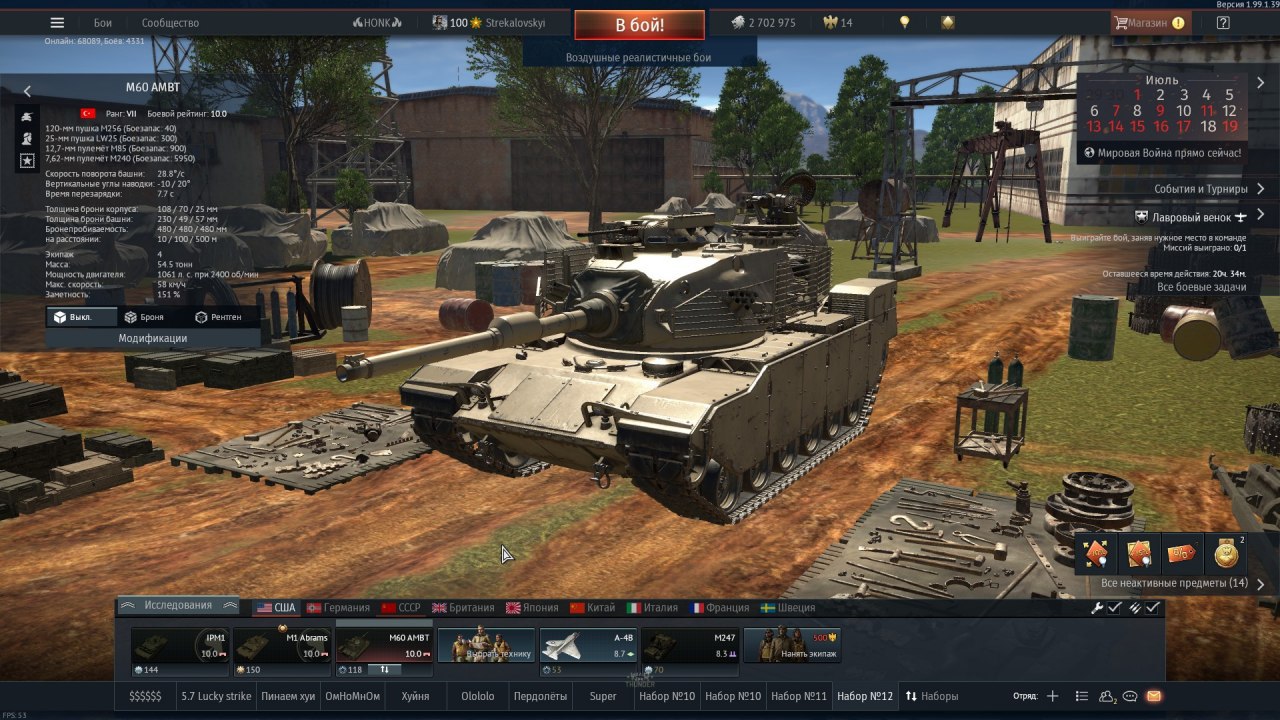Screen dimensions: 1280x720
Task: Select the Швеция nation tab
Action: [788, 608]
